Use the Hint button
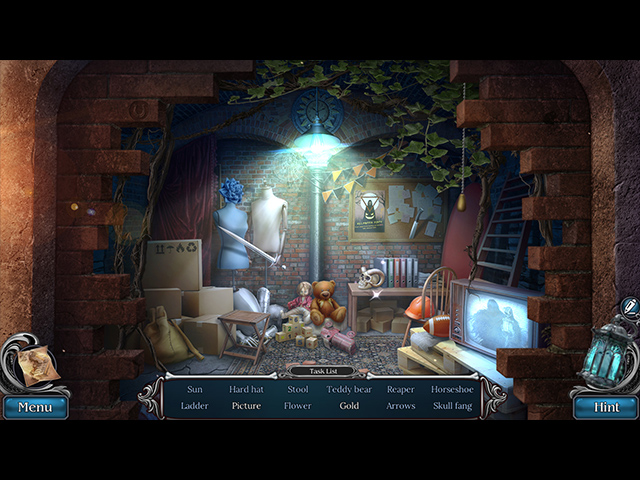 coord(605,408)
